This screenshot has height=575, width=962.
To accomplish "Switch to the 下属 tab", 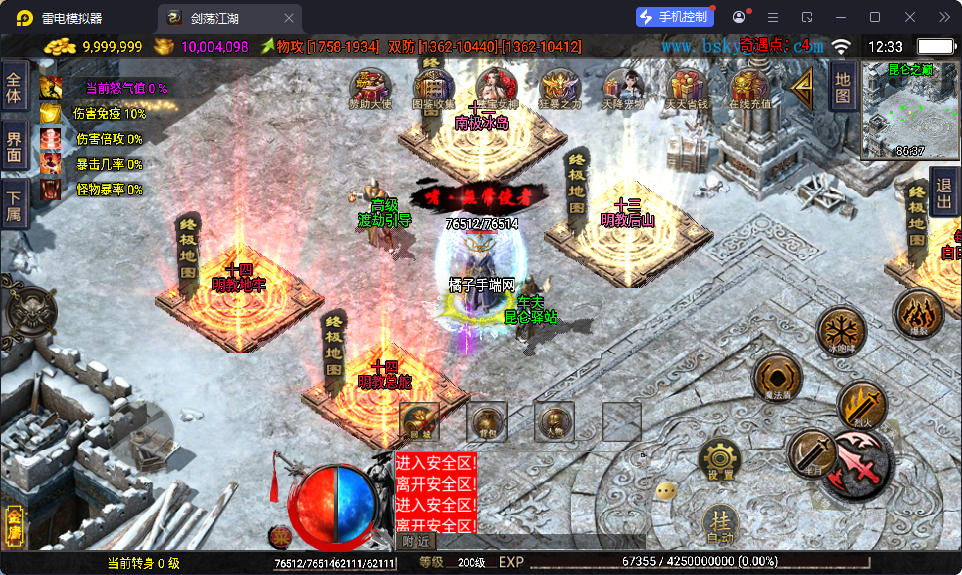I will click(14, 203).
